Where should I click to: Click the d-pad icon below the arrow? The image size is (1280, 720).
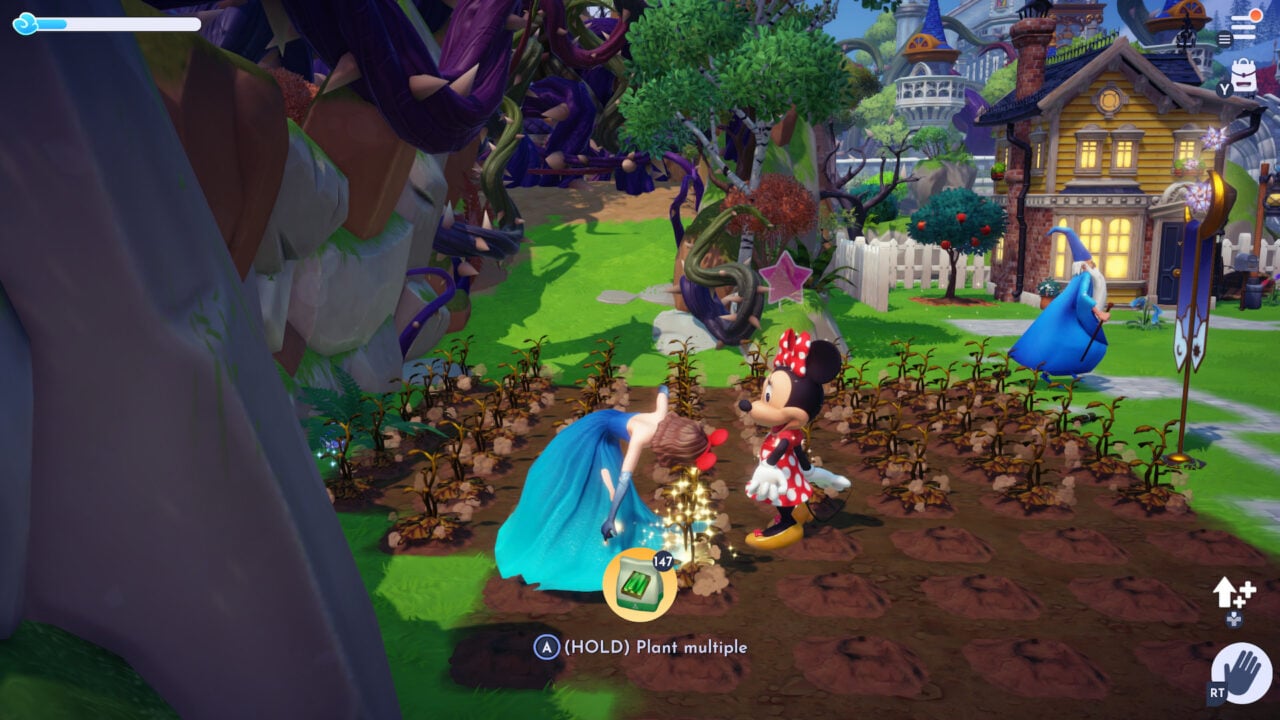pyautogui.click(x=1234, y=619)
